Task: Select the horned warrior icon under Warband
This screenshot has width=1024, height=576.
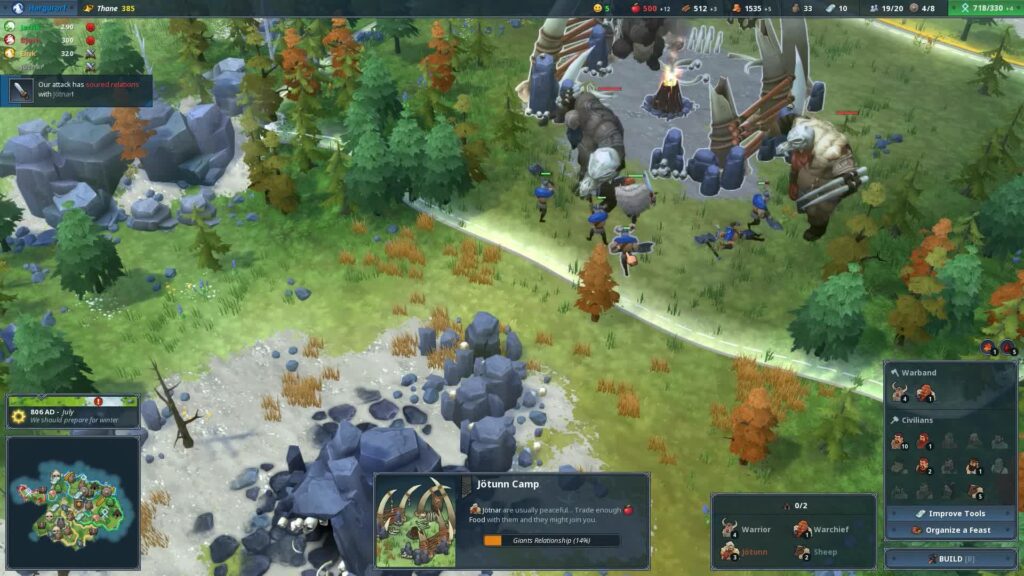Action: click(899, 394)
